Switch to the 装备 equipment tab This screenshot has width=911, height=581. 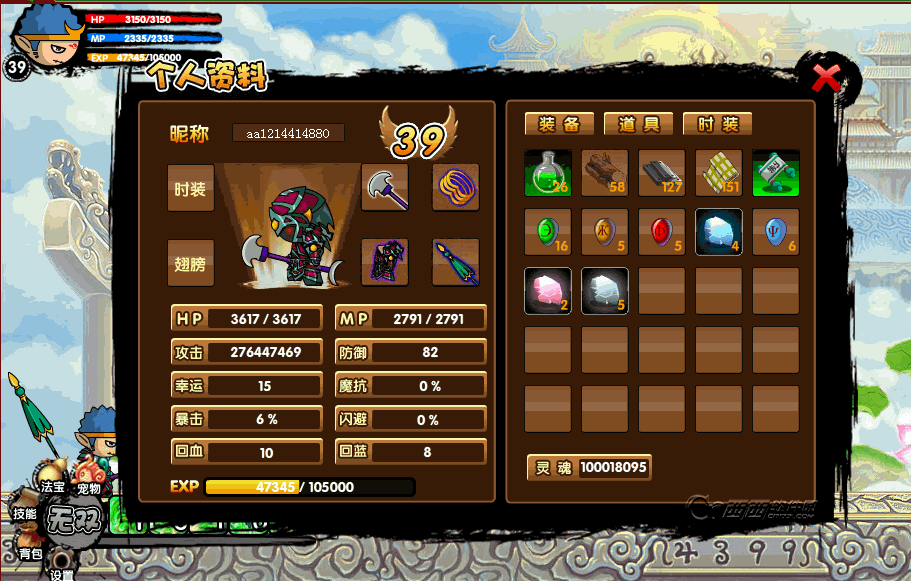pyautogui.click(x=559, y=124)
